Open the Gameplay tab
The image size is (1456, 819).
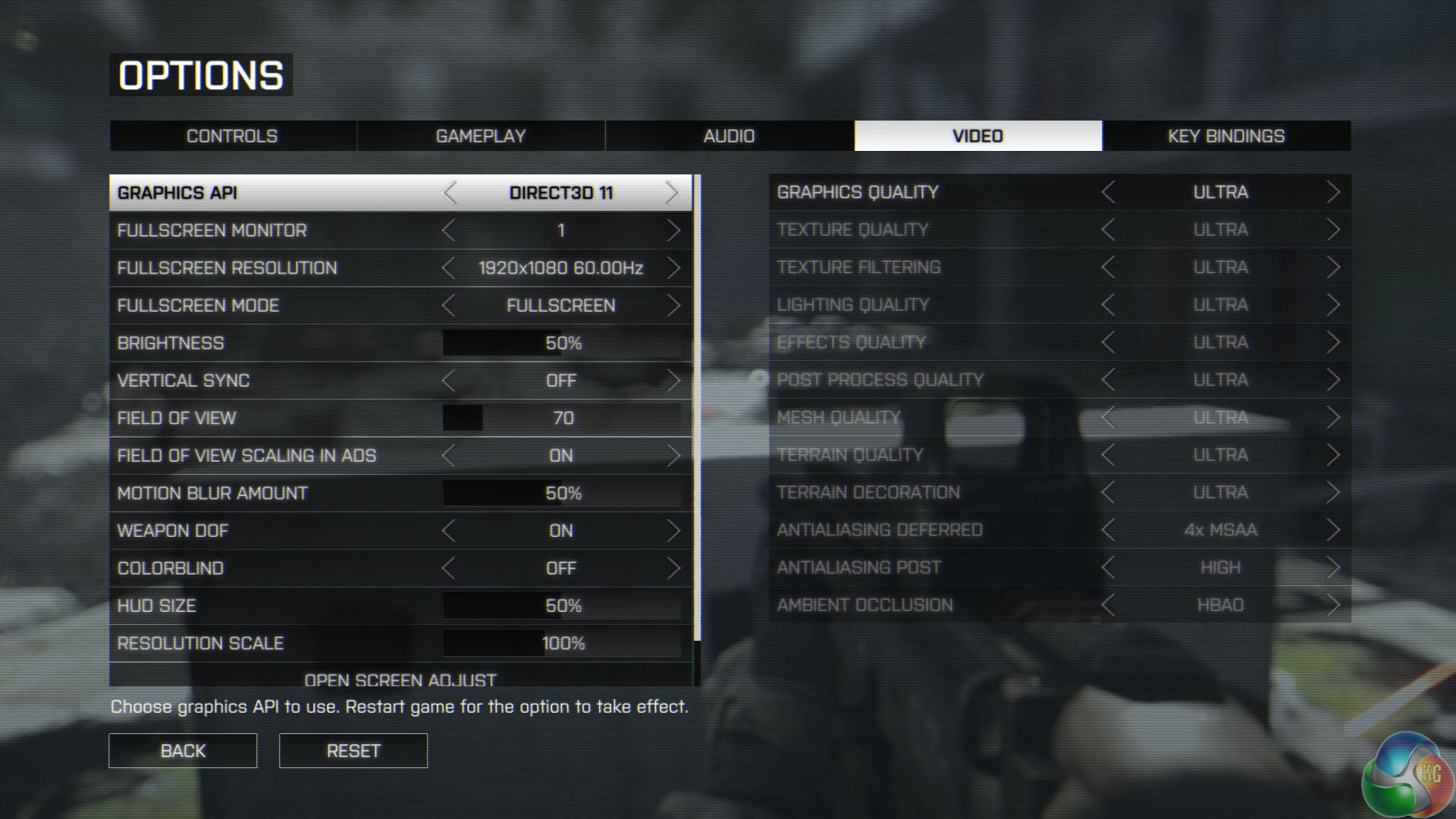coord(481,136)
